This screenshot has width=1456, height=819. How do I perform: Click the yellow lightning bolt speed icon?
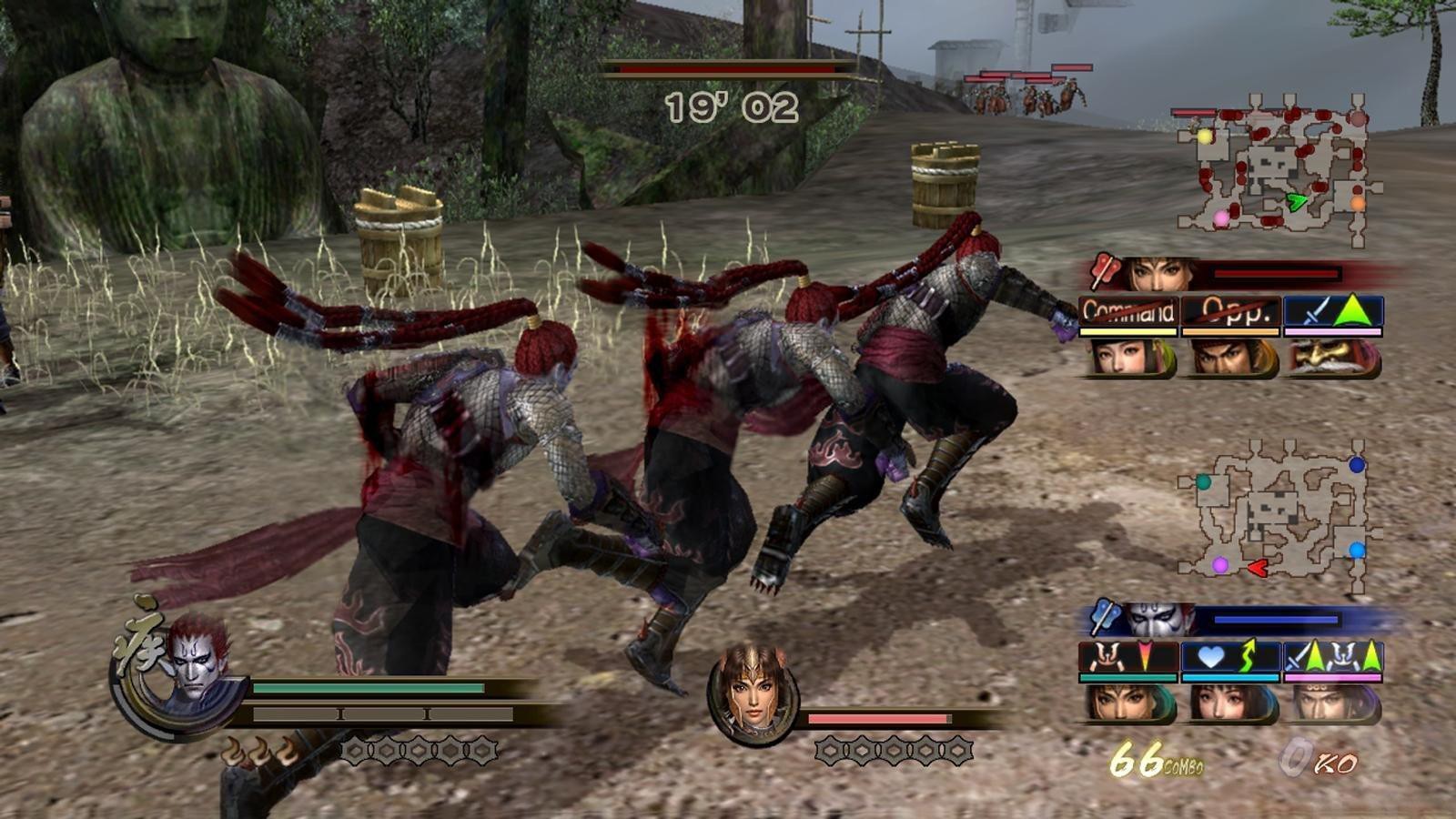pyautogui.click(x=1249, y=653)
